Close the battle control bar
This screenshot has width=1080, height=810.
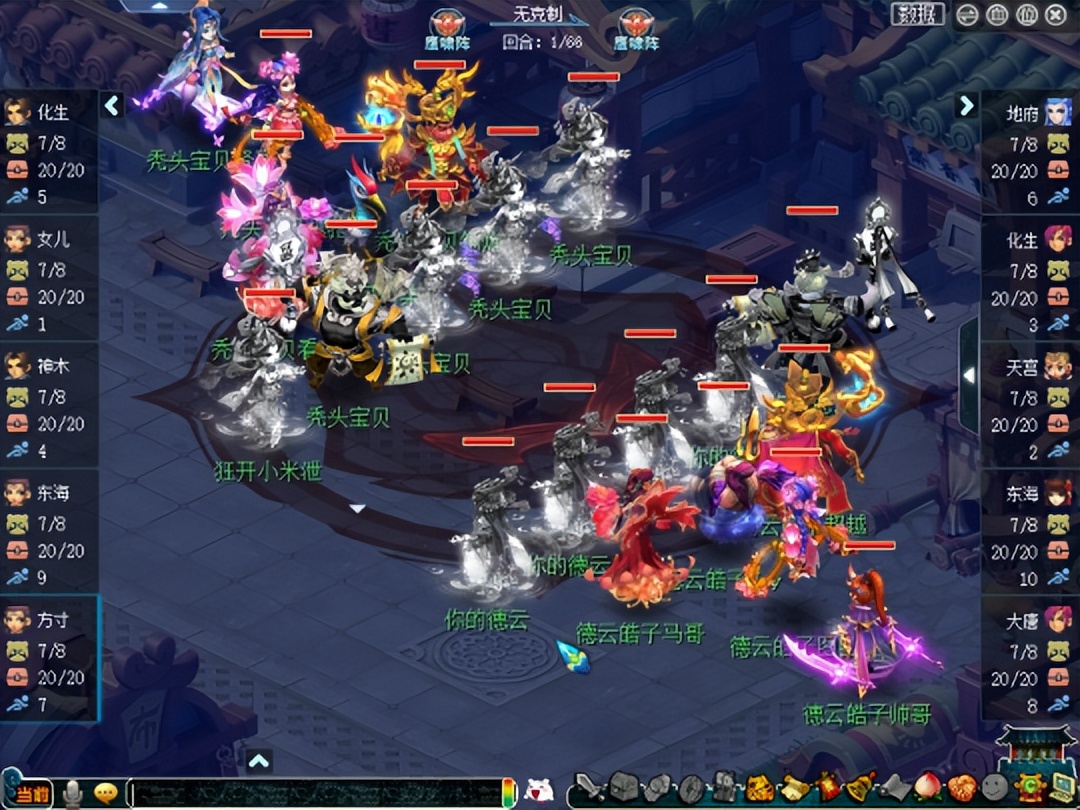click(x=1056, y=14)
